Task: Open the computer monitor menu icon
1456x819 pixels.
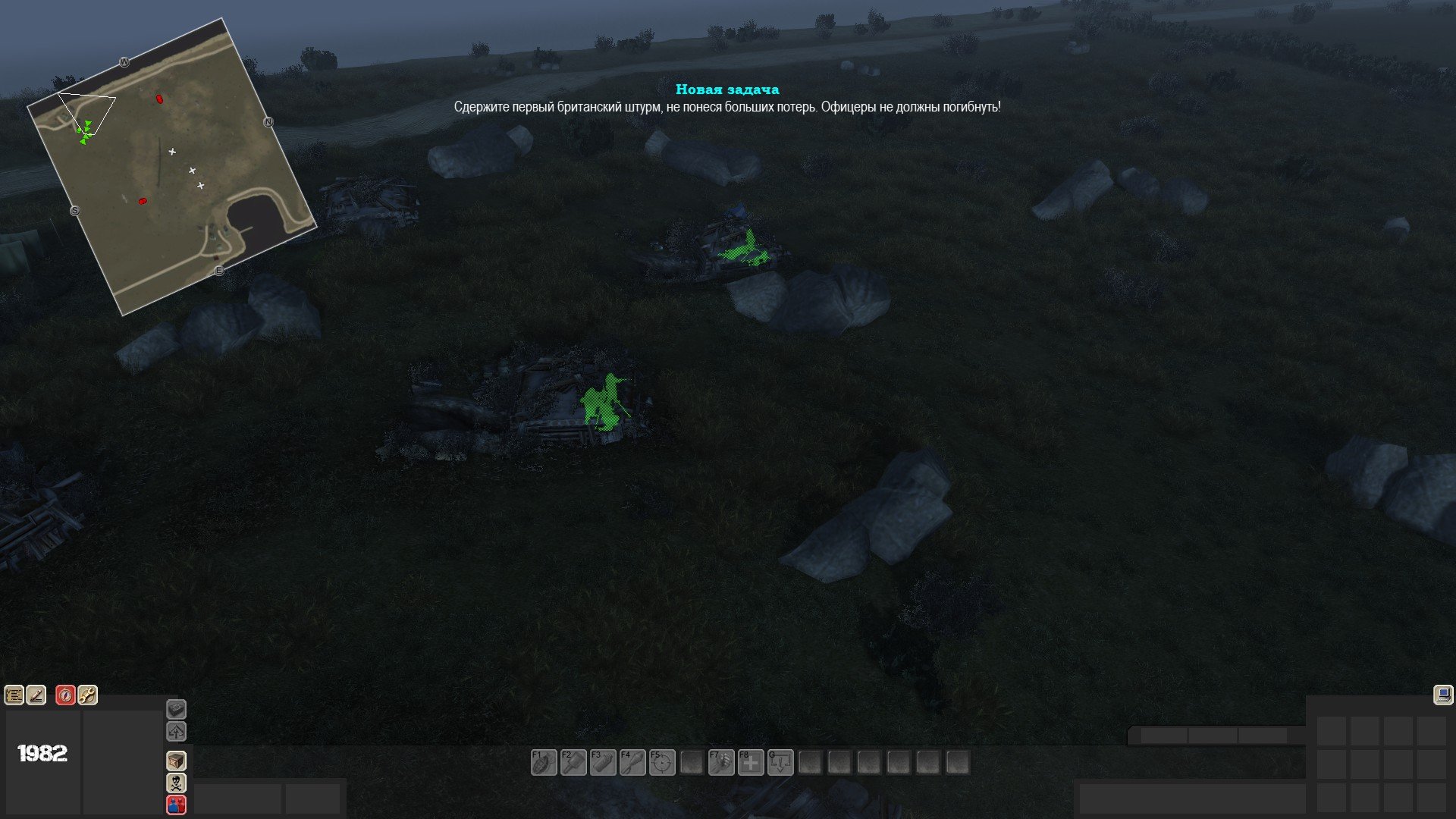Action: pyautogui.click(x=1443, y=695)
